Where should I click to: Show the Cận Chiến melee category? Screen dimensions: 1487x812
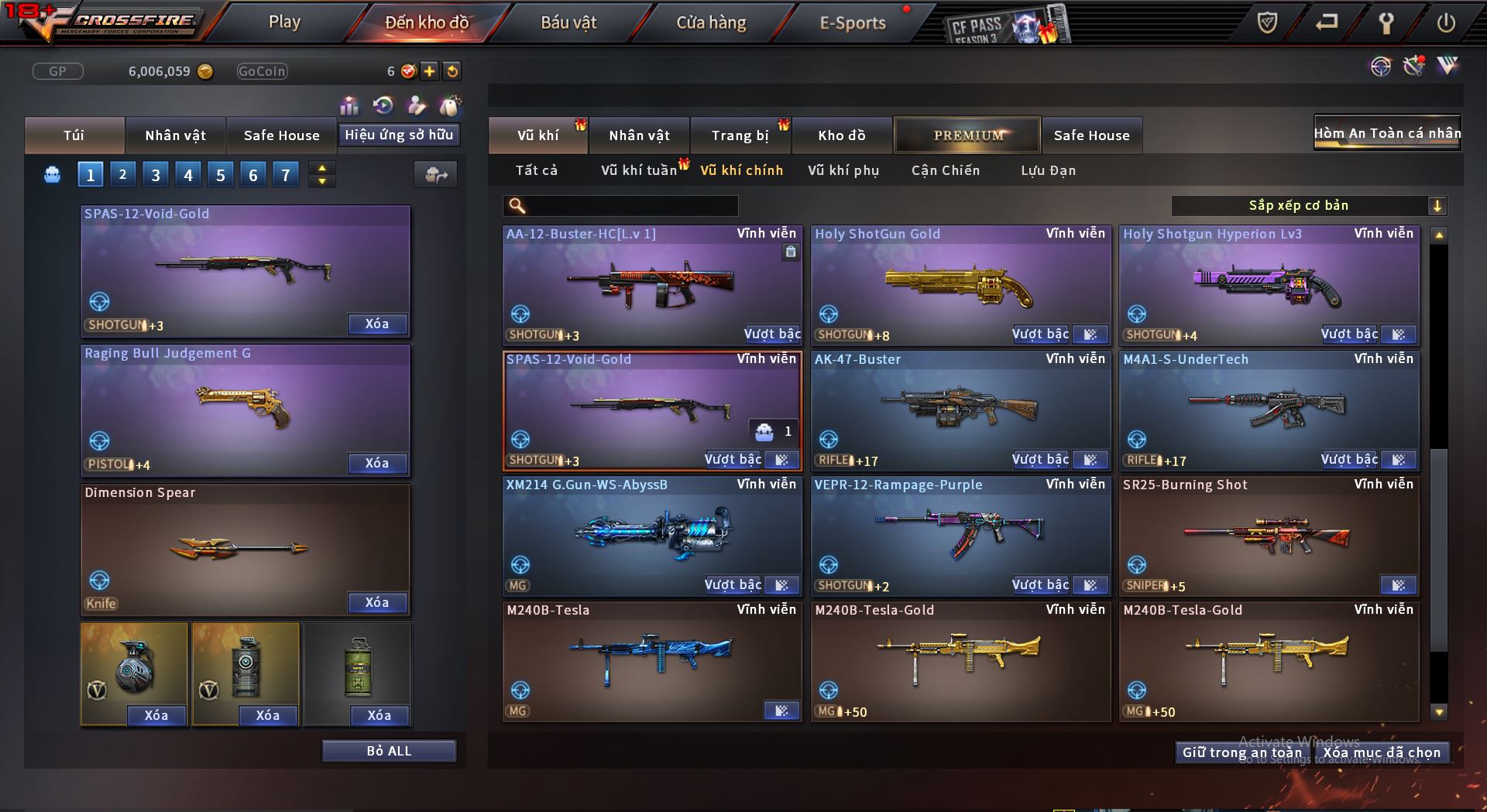pyautogui.click(x=945, y=170)
